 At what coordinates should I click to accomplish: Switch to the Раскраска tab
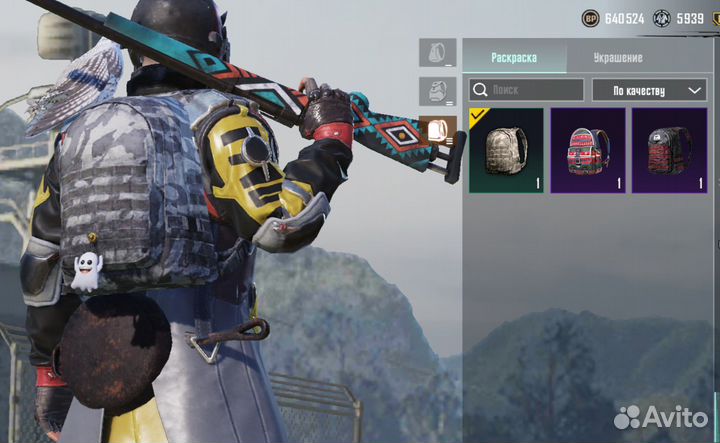pos(513,57)
